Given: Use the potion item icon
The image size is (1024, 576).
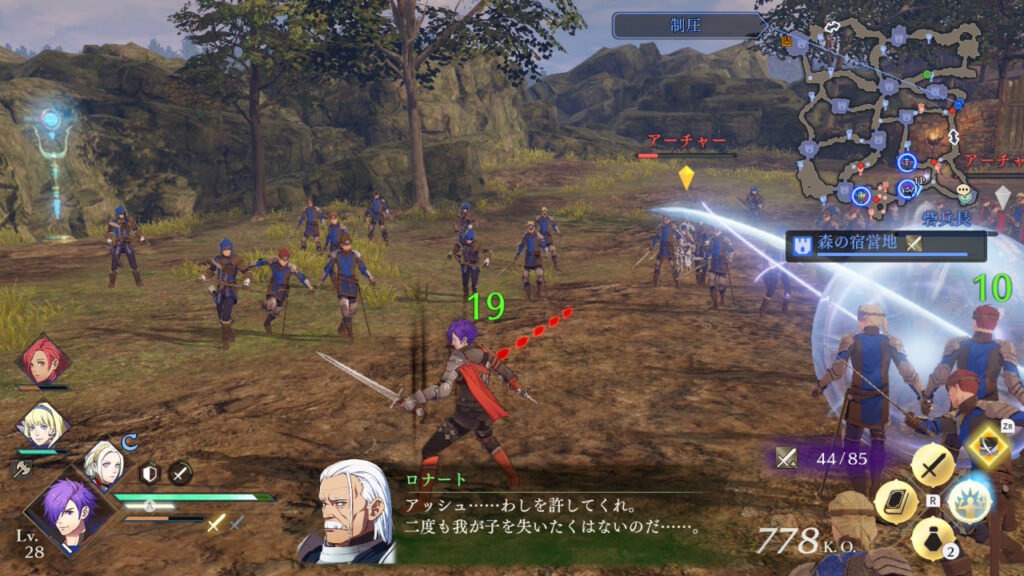Looking at the screenshot, I should [x=932, y=538].
